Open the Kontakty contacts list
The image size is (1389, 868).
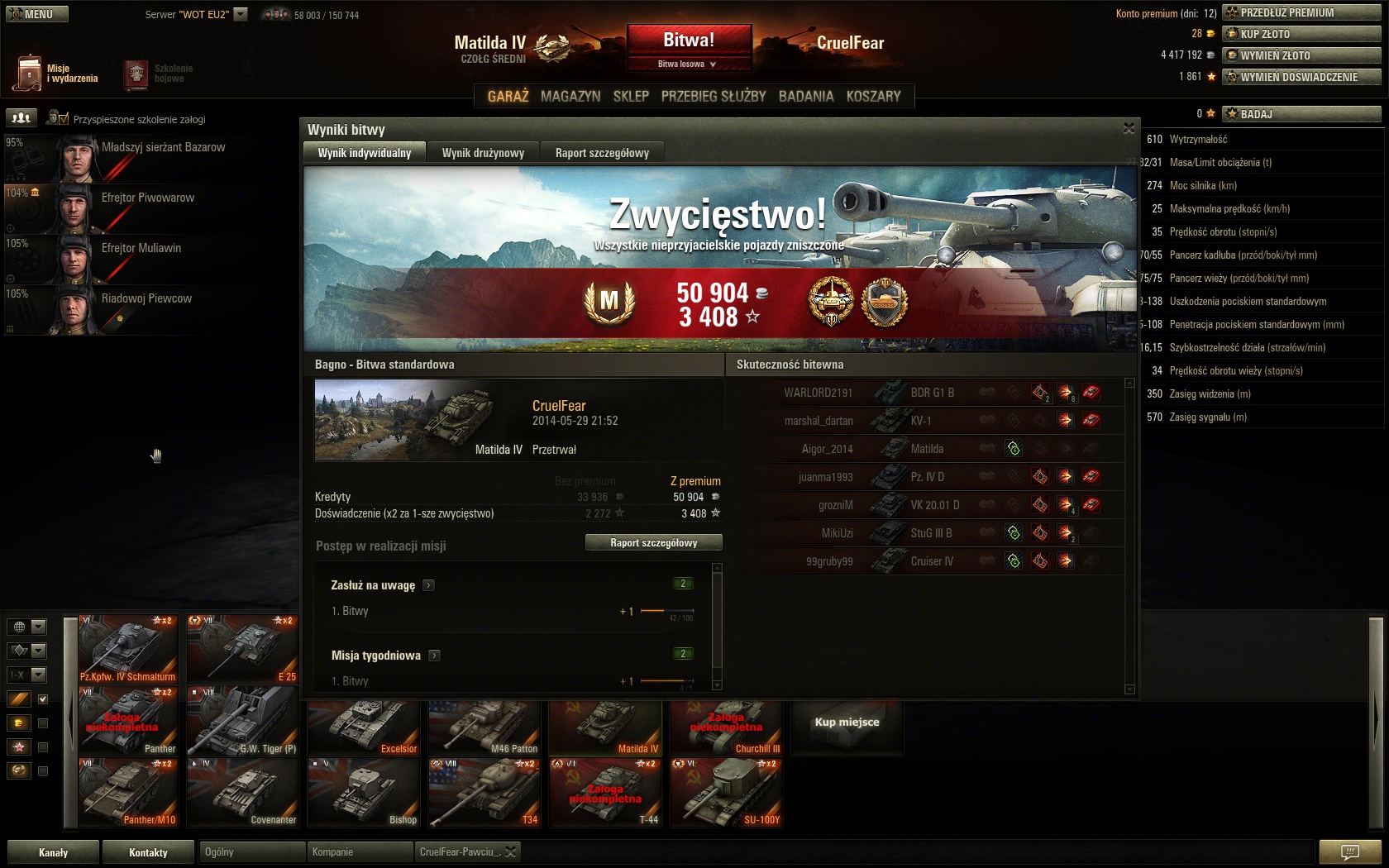[x=148, y=852]
